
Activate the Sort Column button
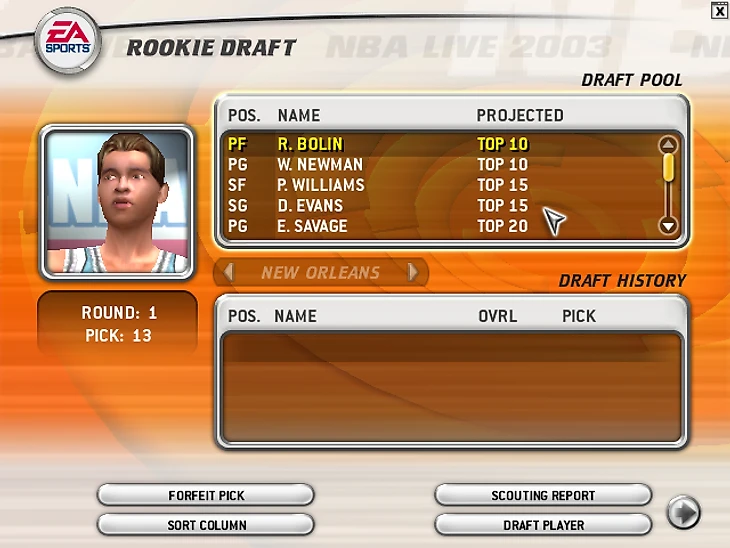tap(206, 525)
